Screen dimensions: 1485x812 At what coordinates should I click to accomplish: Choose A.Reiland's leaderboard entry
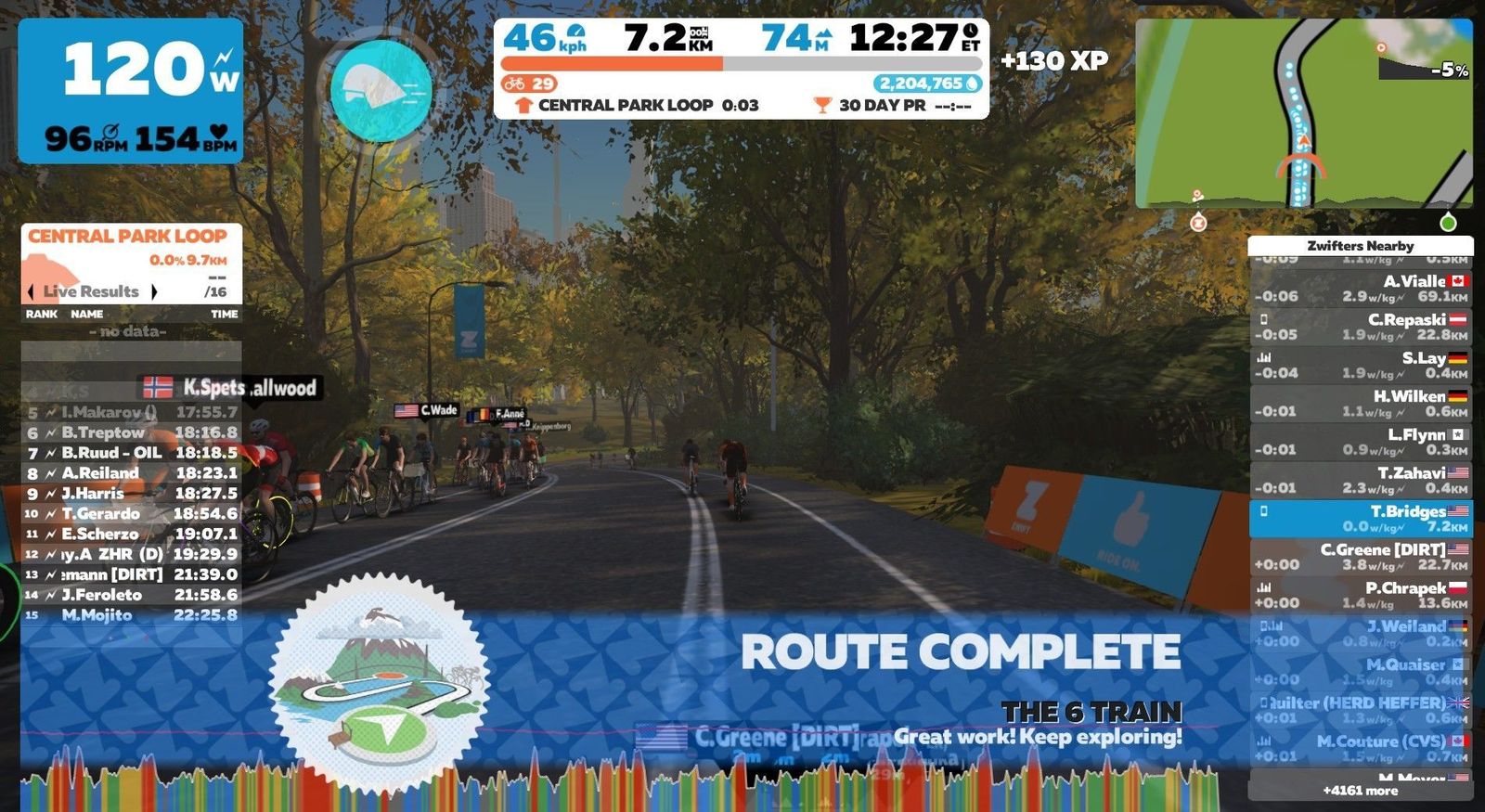coord(131,473)
